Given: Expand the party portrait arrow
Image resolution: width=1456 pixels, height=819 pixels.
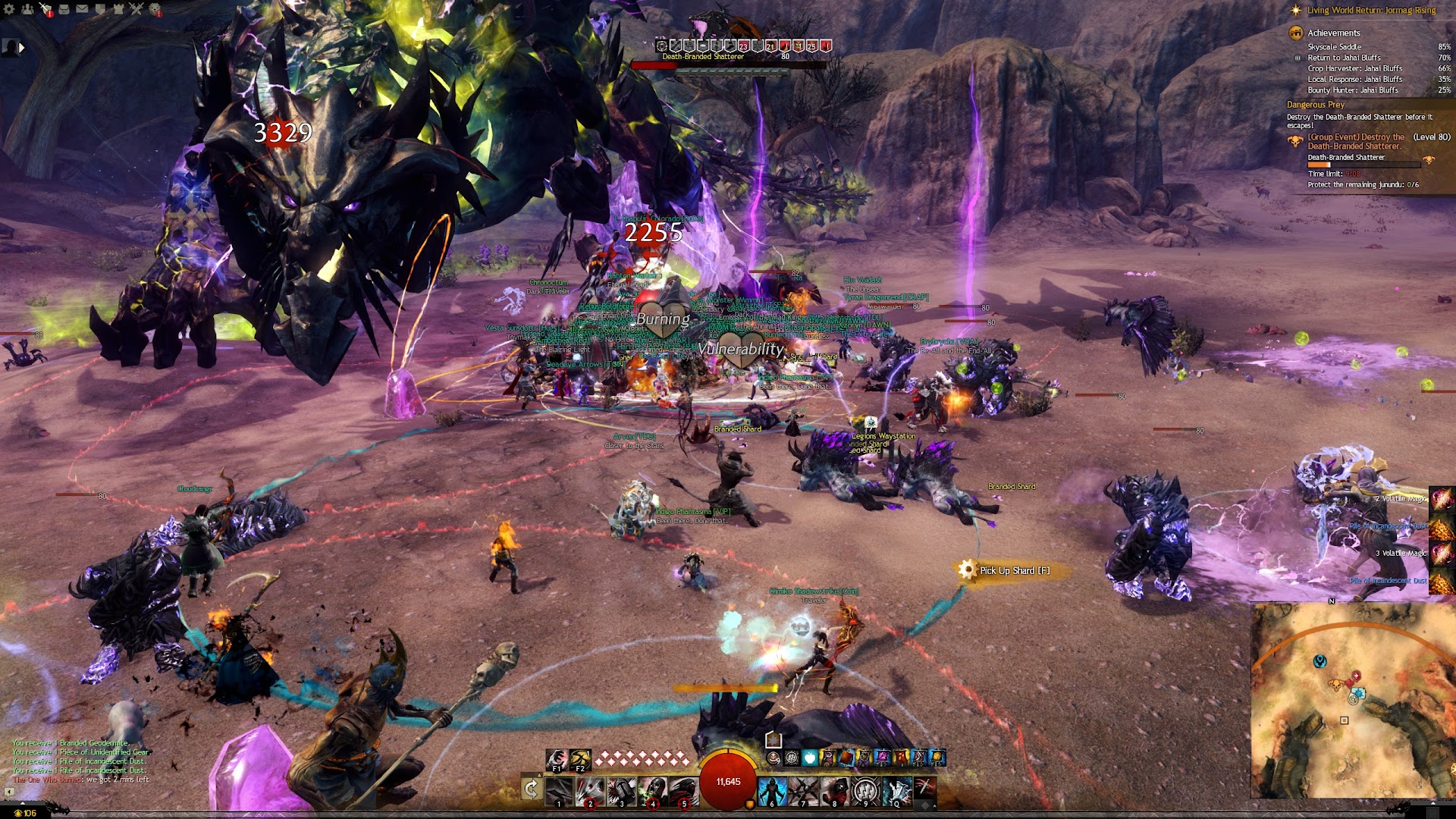Looking at the screenshot, I should point(22,48).
